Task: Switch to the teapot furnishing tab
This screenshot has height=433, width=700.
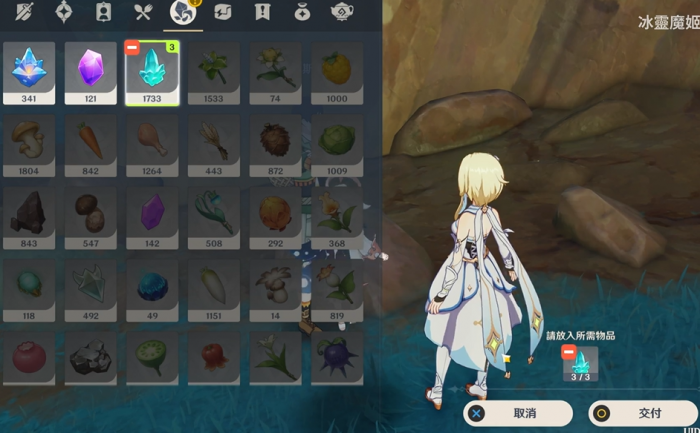Action: coord(343,12)
